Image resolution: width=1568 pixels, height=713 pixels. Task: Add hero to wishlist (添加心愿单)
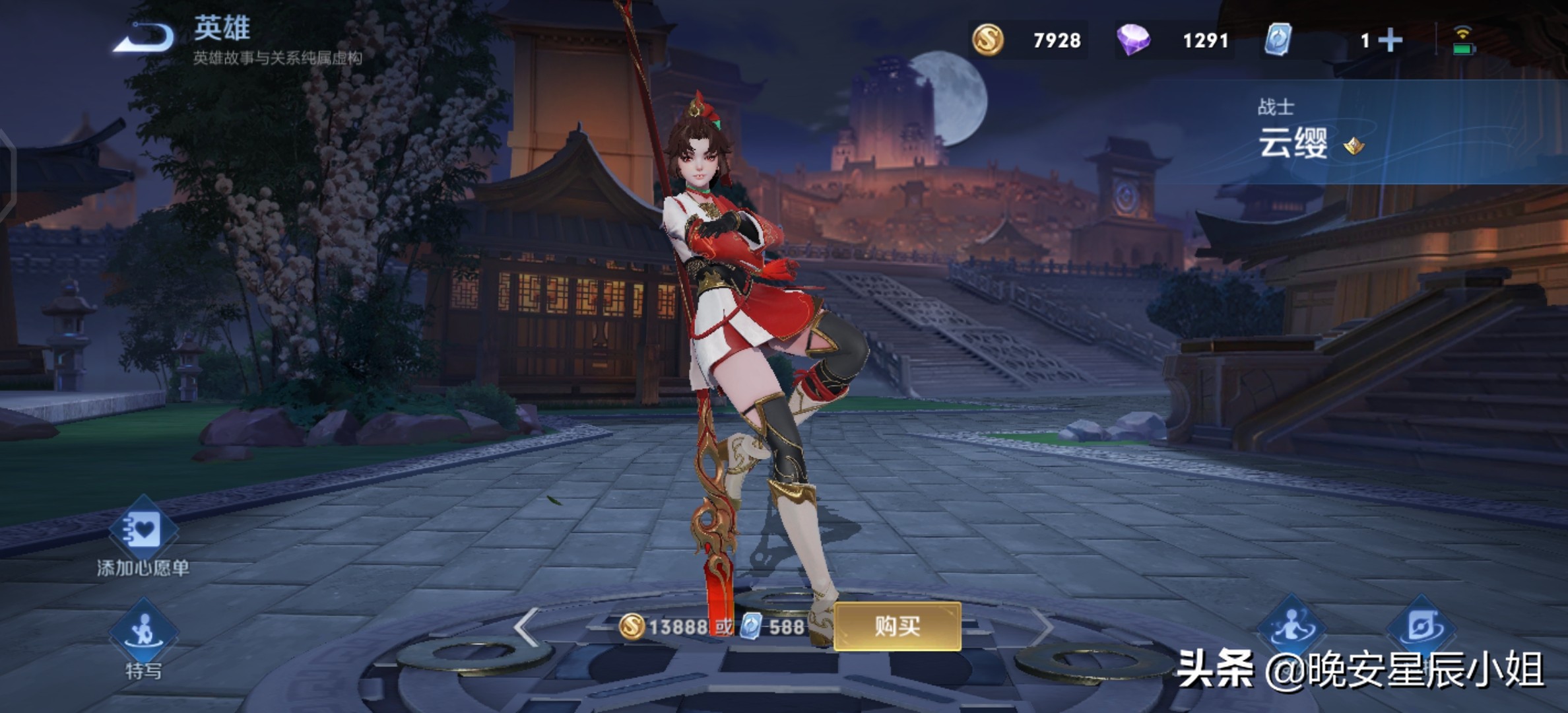143,531
